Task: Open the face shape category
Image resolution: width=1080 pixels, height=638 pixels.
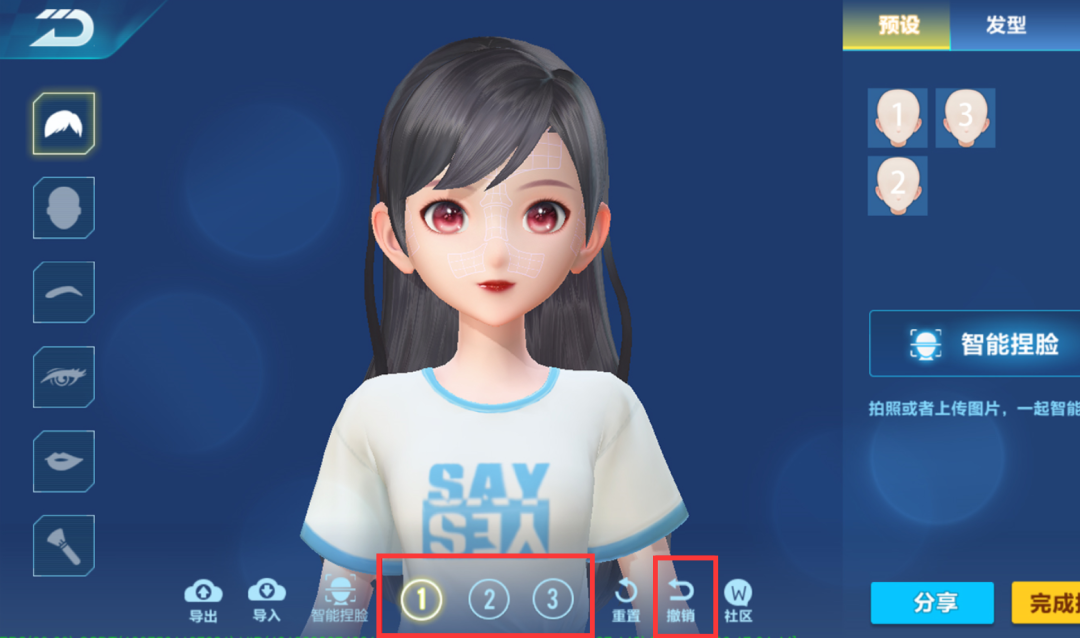Action: coord(64,208)
